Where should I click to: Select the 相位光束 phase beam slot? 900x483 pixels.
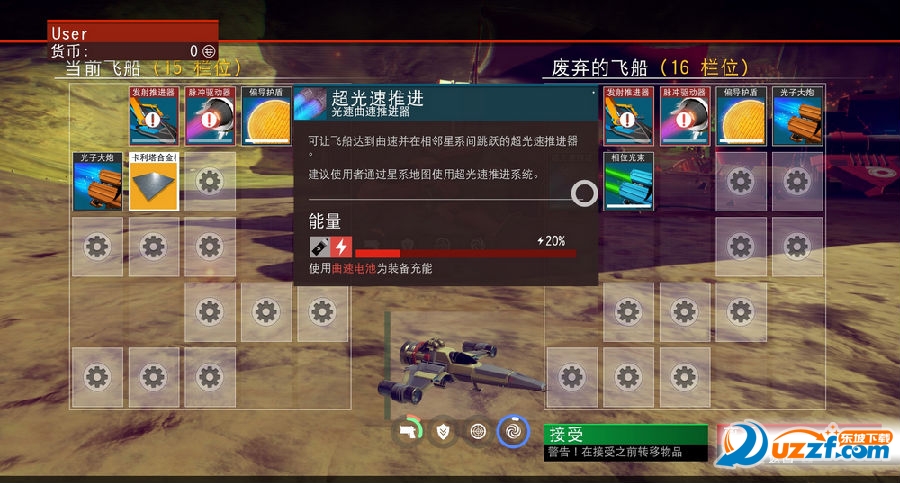tap(629, 181)
